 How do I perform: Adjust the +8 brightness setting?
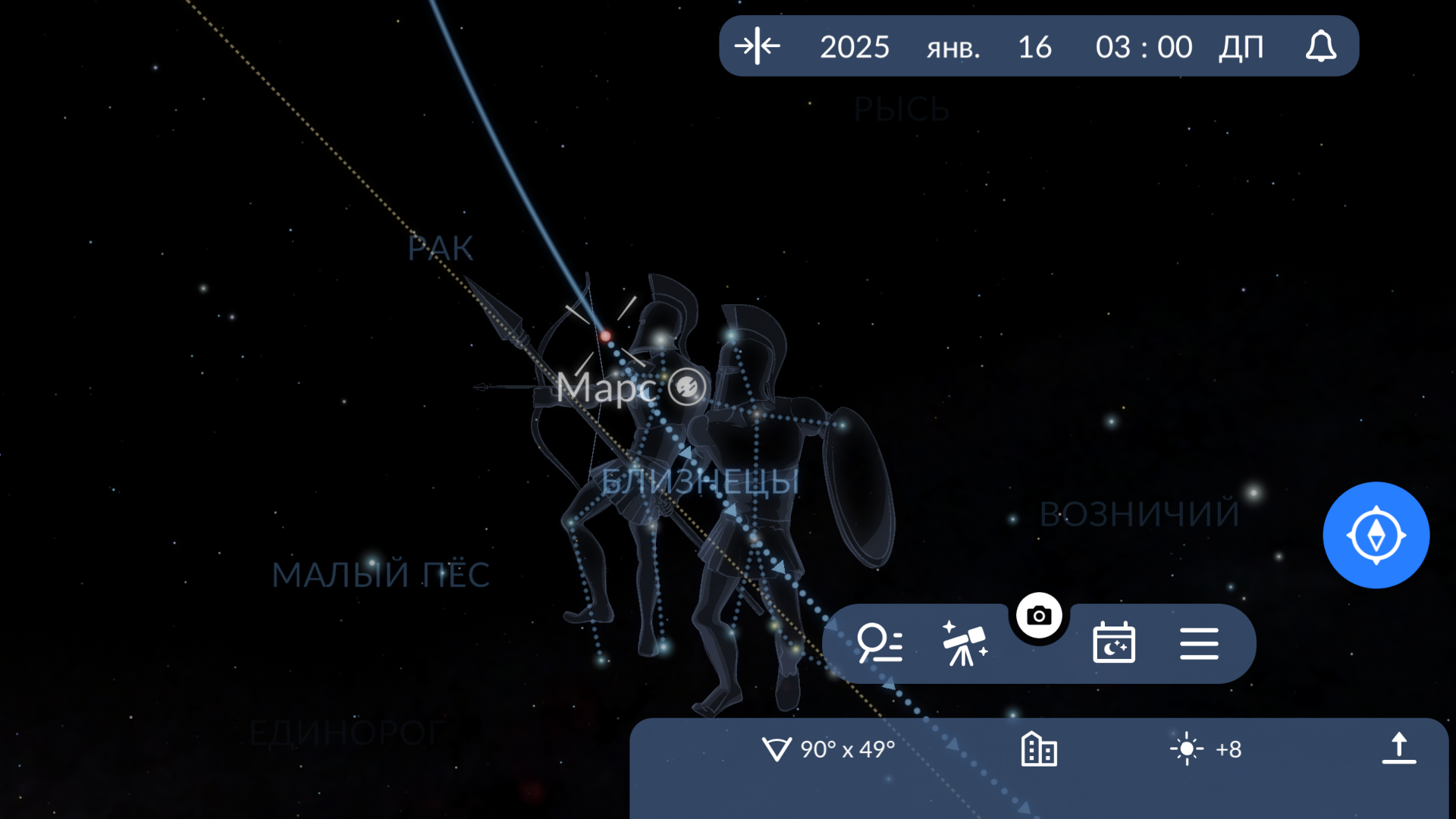pos(1206,749)
